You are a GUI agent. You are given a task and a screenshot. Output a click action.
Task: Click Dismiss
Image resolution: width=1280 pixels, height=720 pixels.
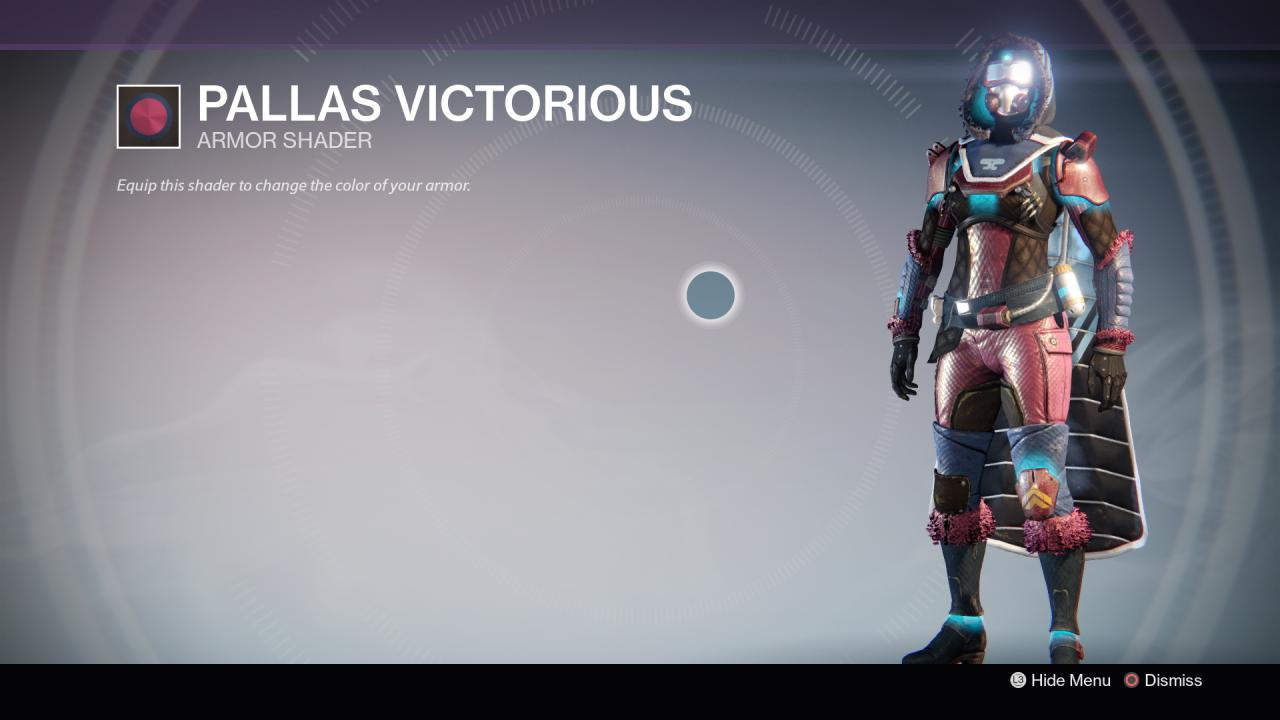tap(1175, 681)
